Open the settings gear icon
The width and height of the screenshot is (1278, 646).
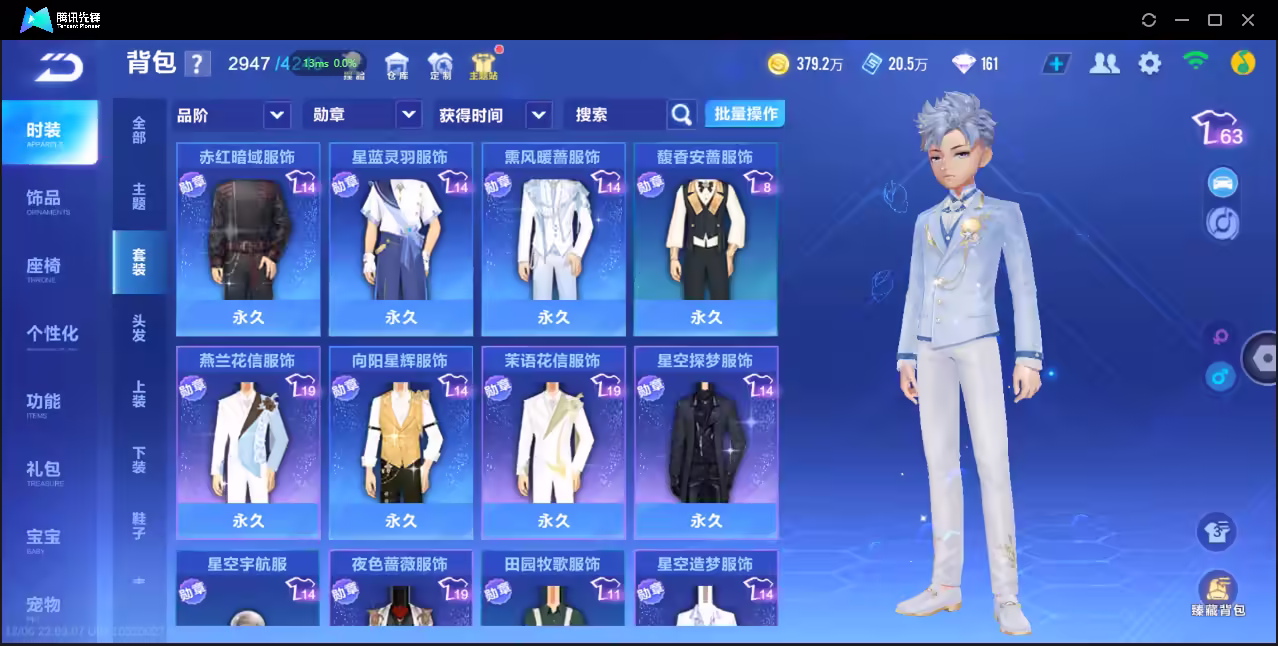pos(1150,64)
